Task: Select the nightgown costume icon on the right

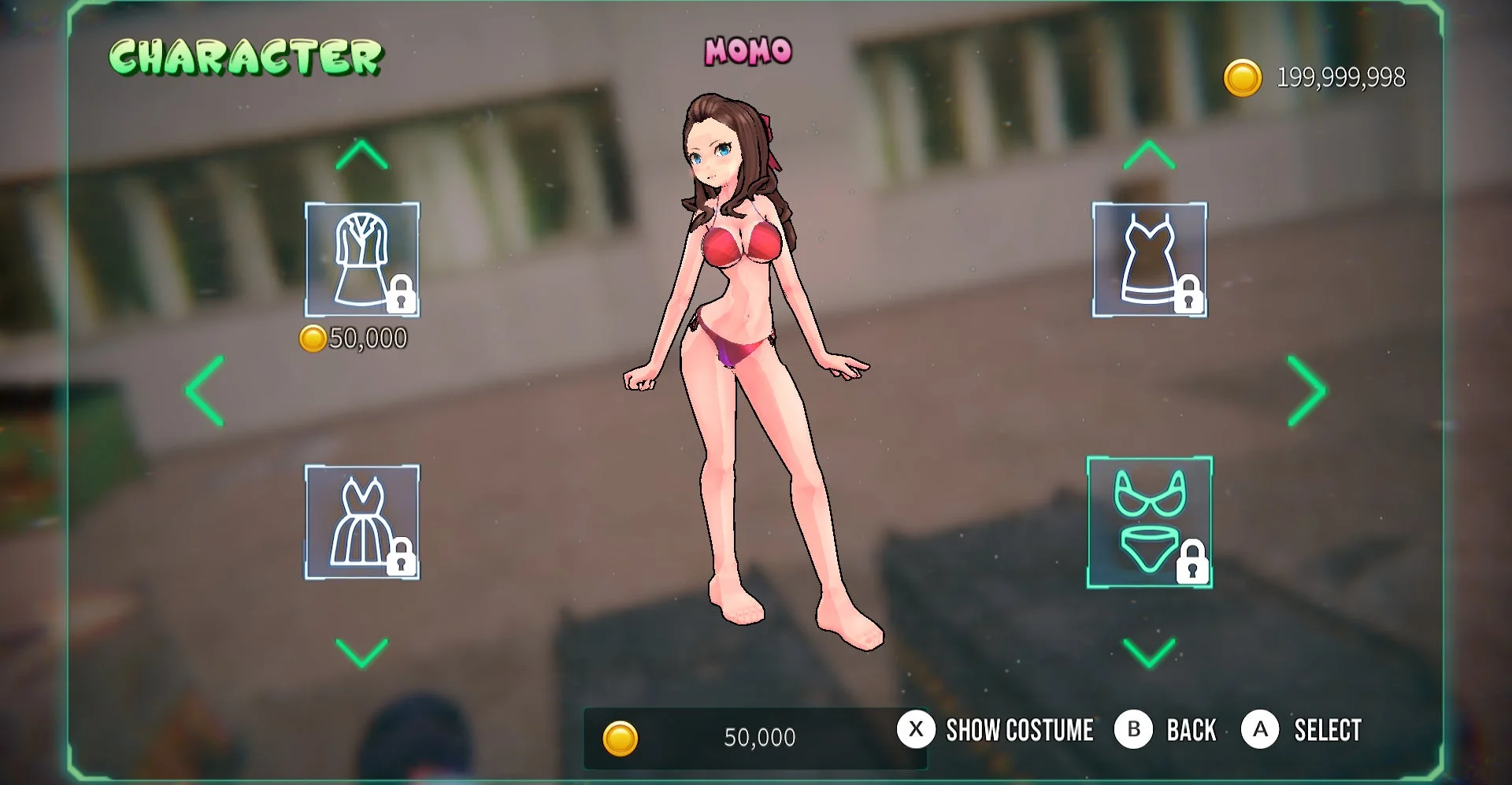Action: click(1148, 260)
